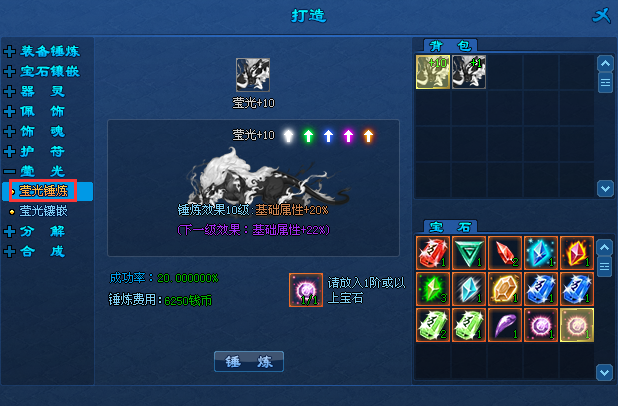Click the 锤炼 forge button
This screenshot has width=618, height=406.
pos(249,361)
